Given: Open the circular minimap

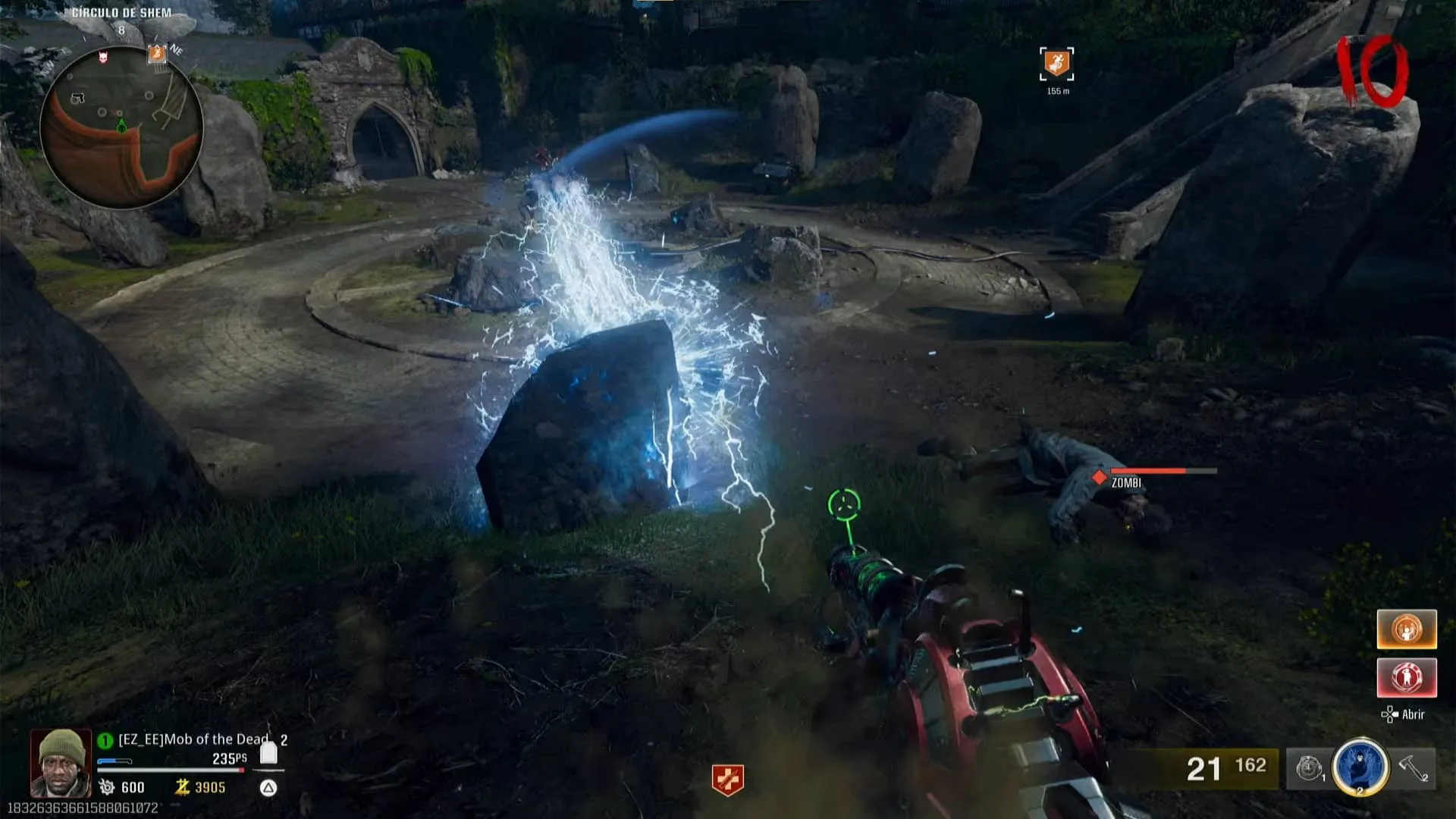Looking at the screenshot, I should [x=121, y=129].
